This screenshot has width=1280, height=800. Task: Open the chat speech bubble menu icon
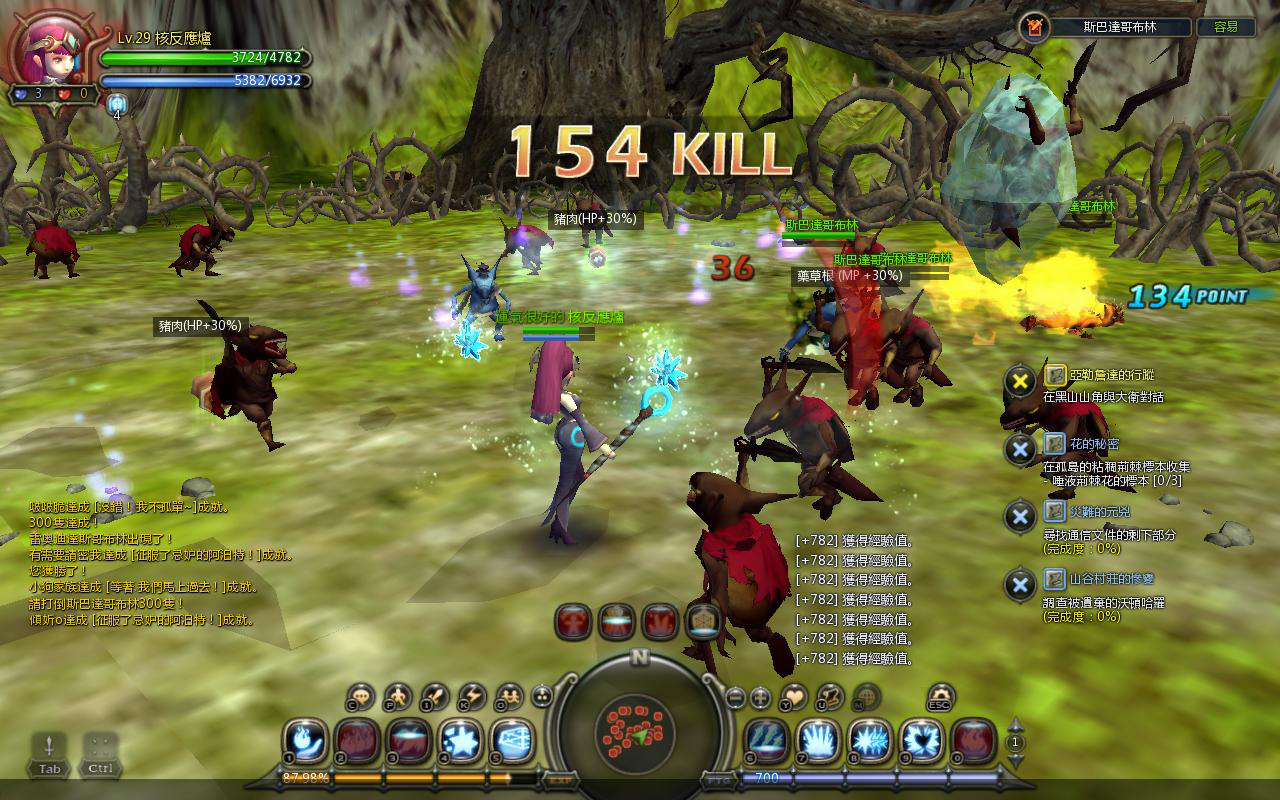[x=361, y=697]
